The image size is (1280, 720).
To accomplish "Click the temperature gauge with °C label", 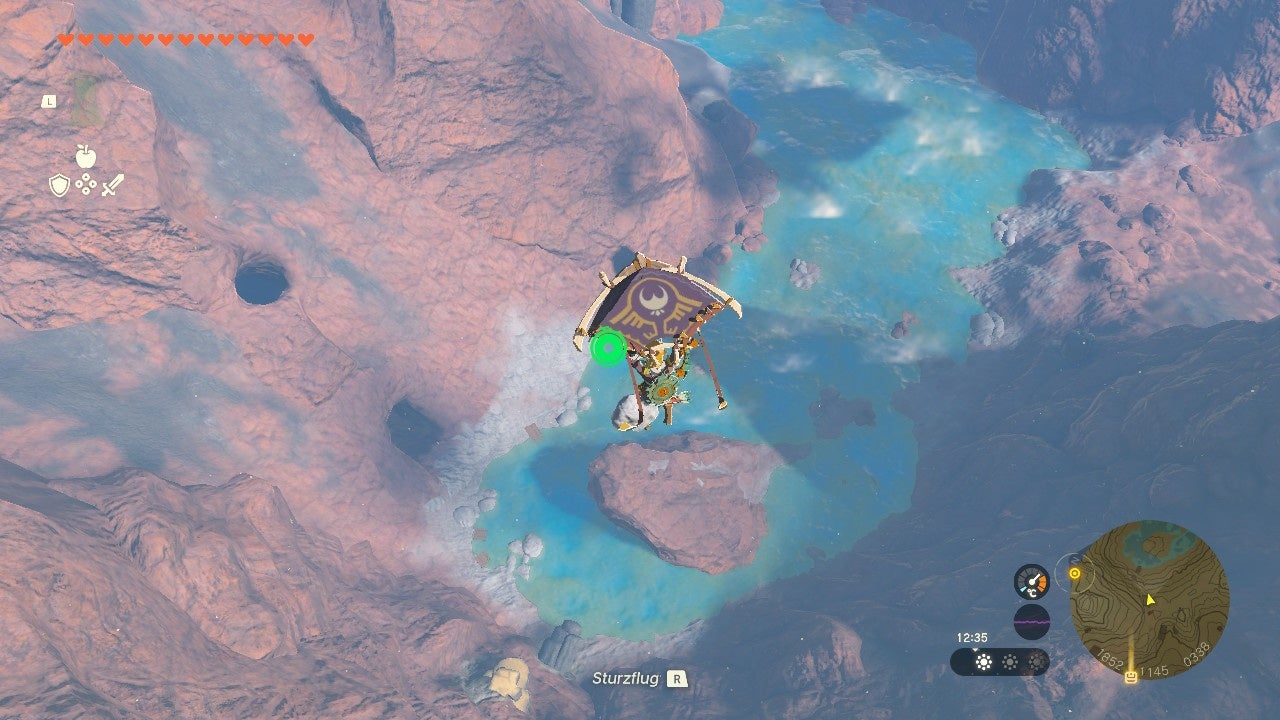I will [x=1031, y=582].
